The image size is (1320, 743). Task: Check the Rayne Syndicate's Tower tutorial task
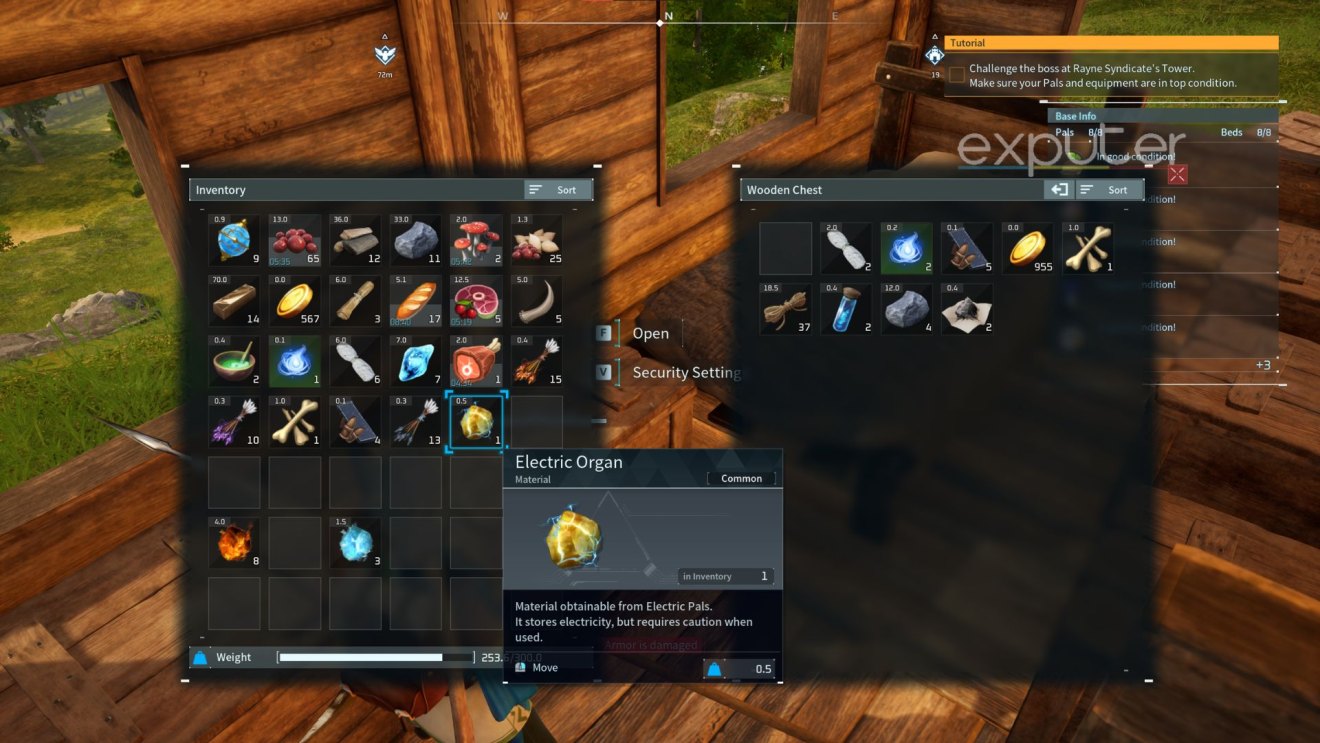tap(956, 74)
